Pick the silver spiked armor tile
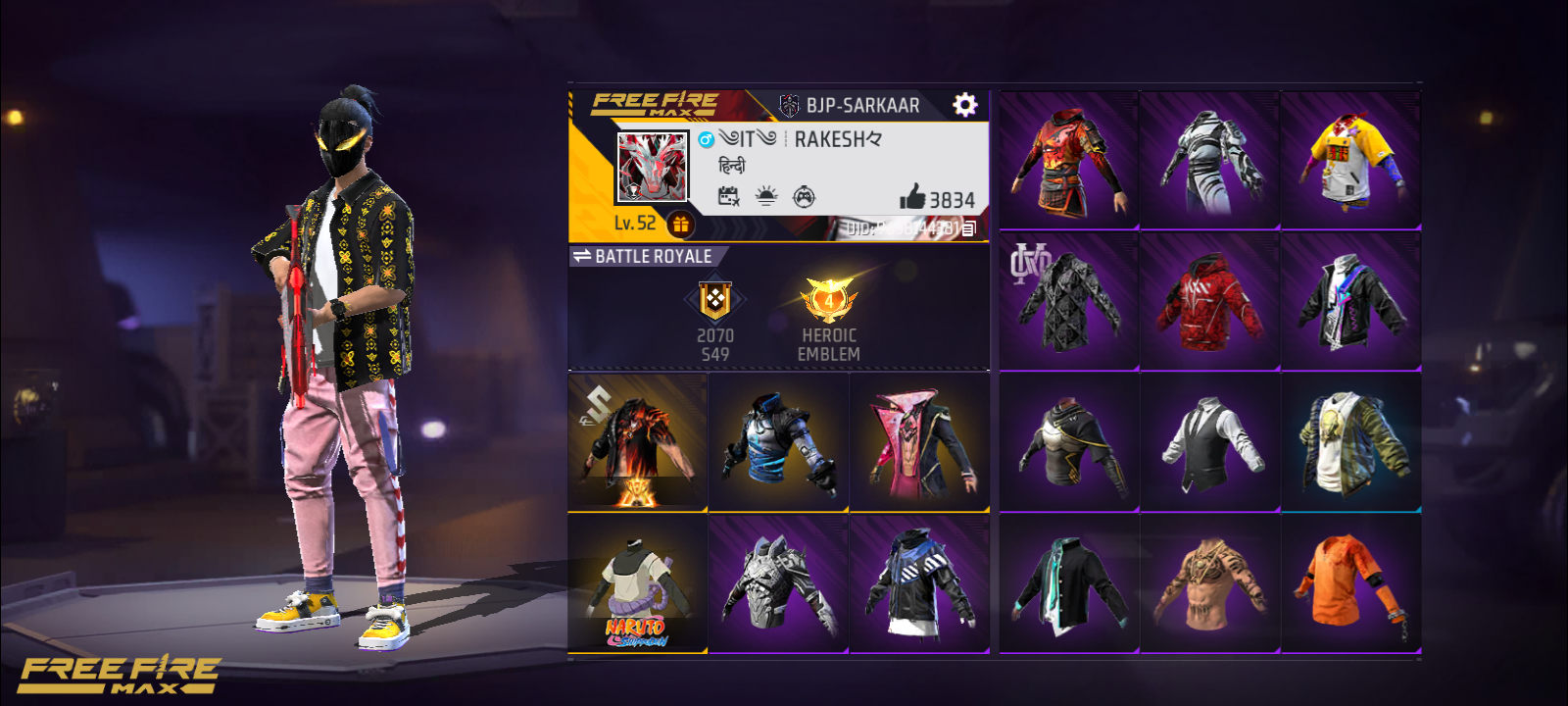Viewport: 1568px width, 706px height. (x=778, y=584)
